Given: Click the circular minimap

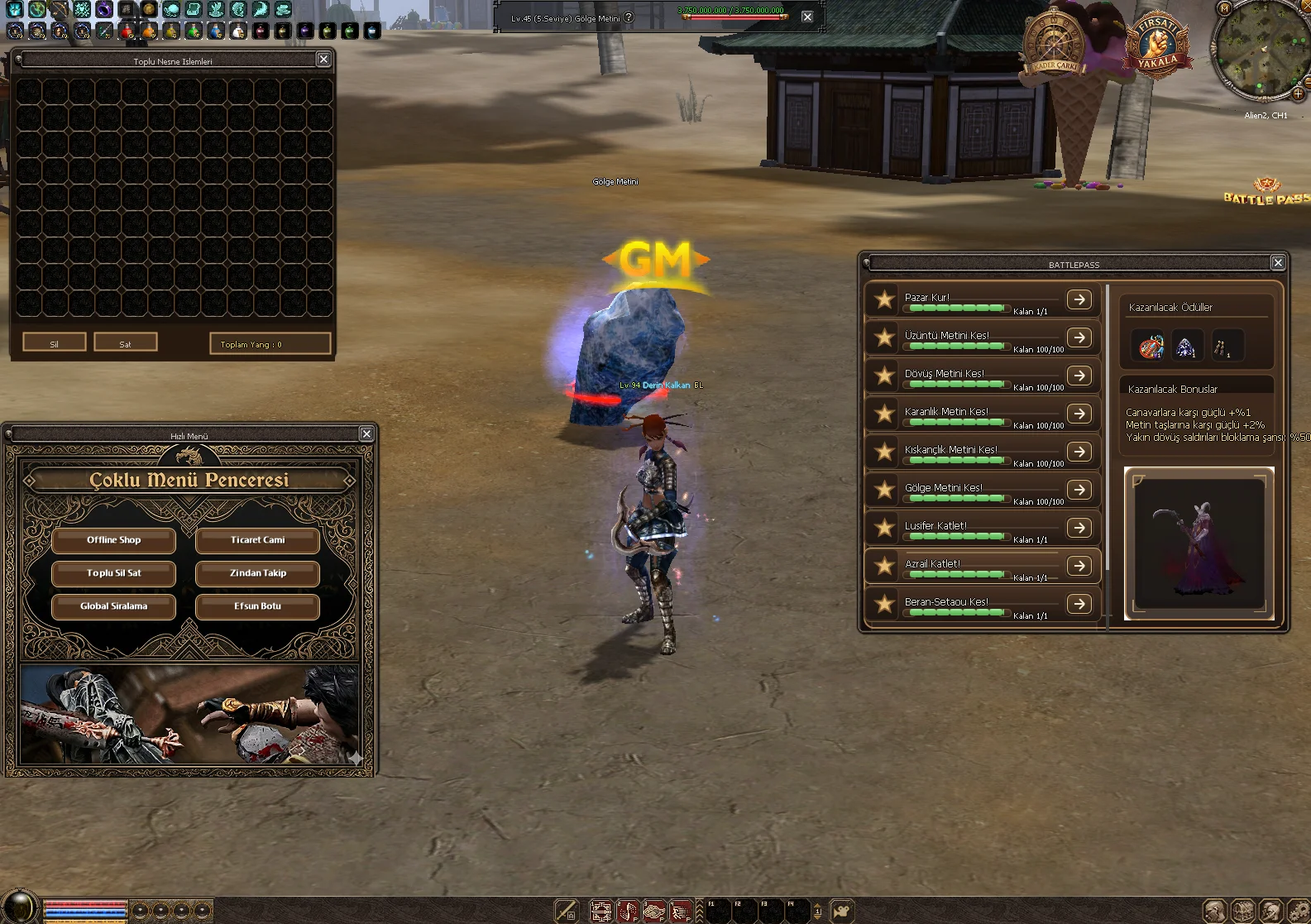Looking at the screenshot, I should (1260, 50).
